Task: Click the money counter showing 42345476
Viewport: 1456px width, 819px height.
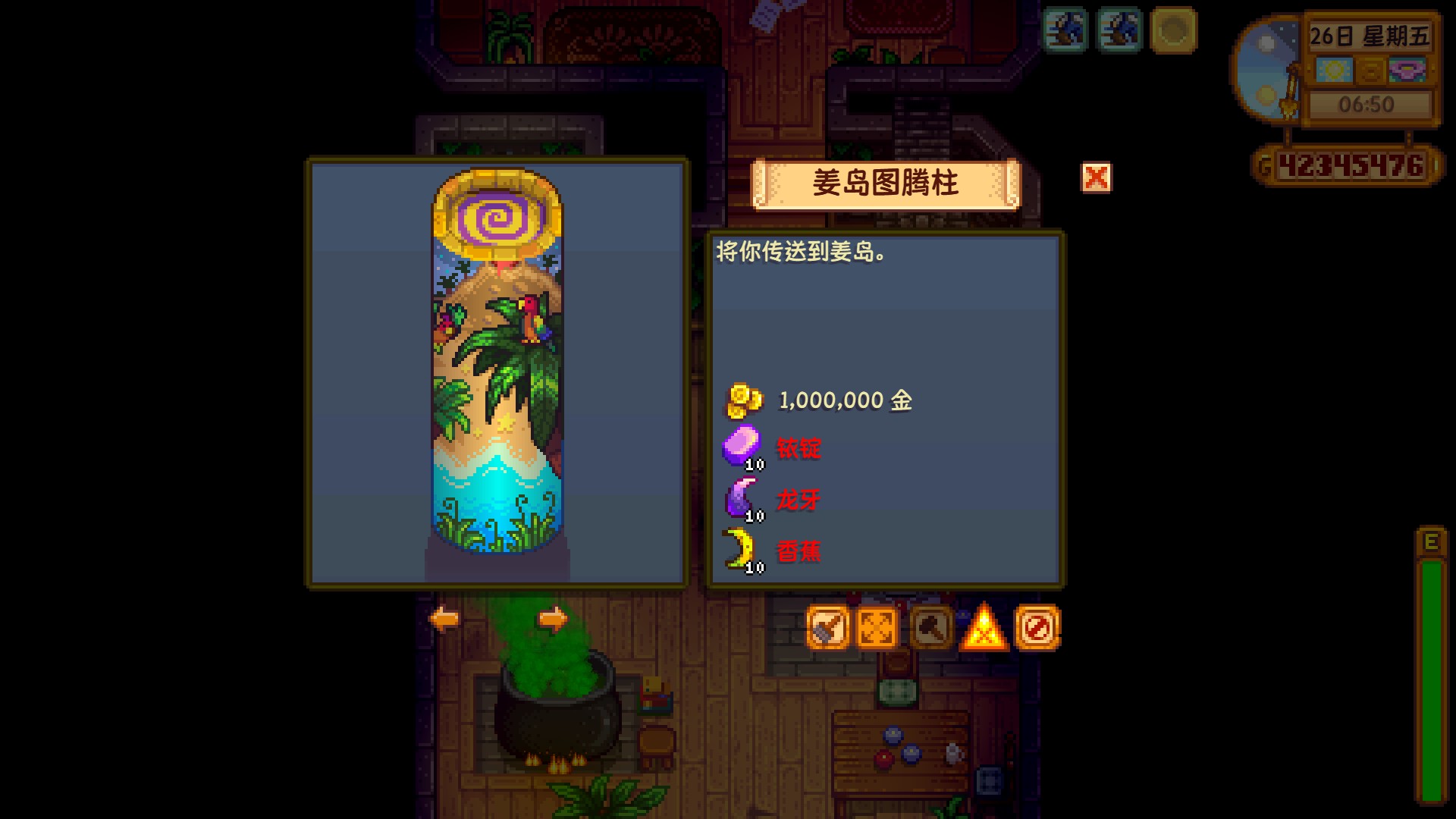Action: pos(1354,165)
